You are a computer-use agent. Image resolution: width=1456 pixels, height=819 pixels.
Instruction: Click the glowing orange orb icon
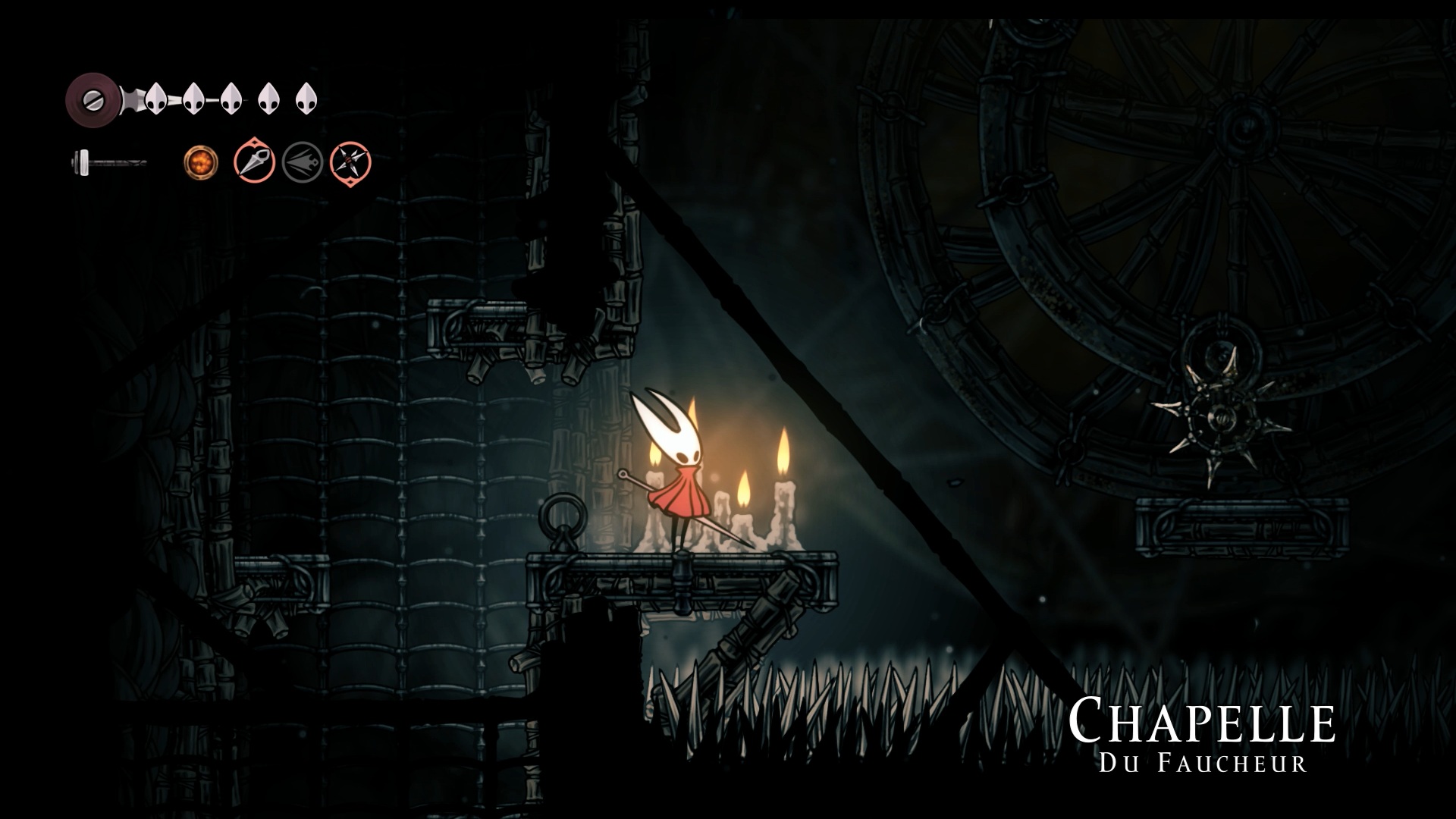[x=201, y=162]
